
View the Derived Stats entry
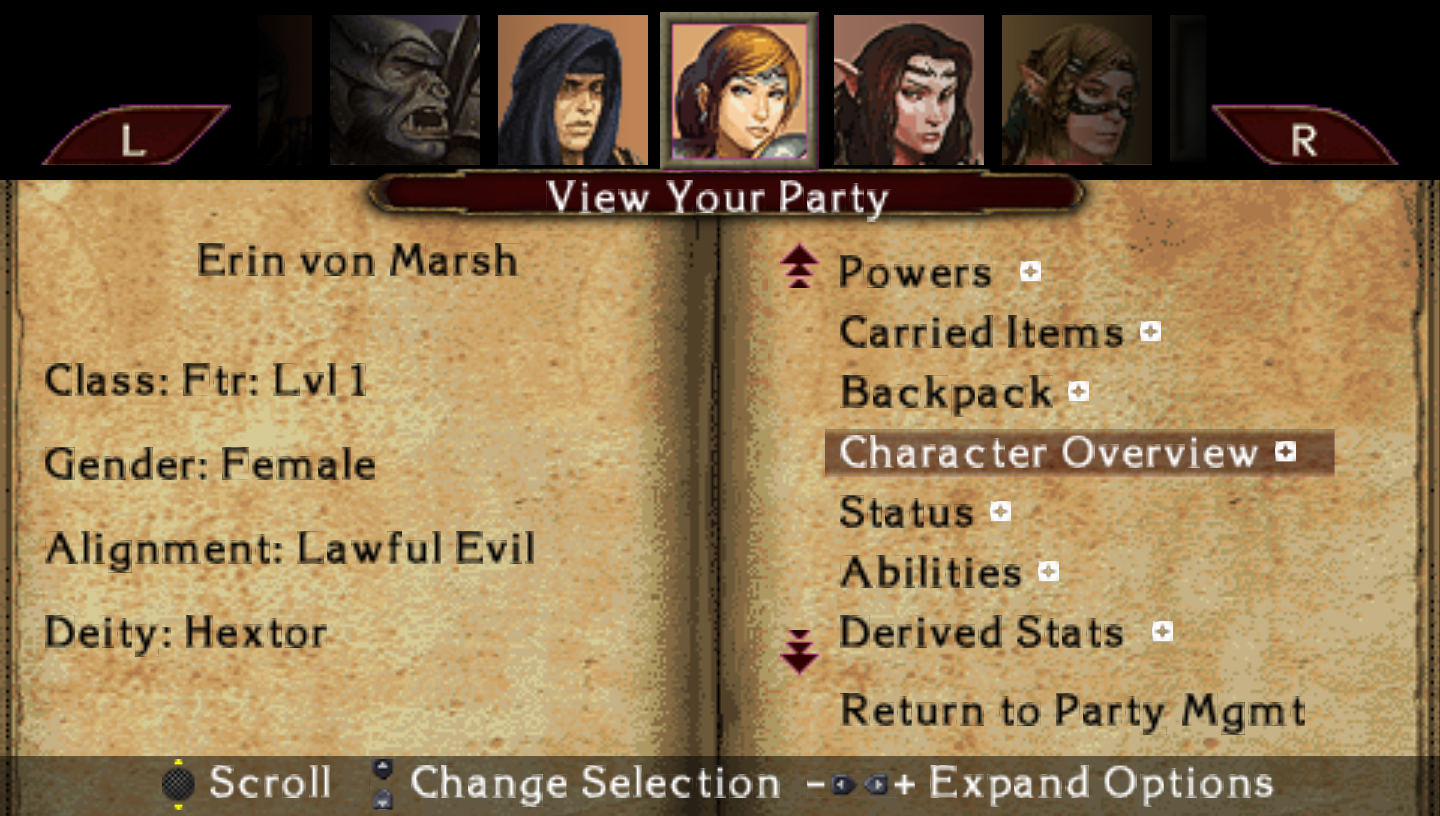pos(981,632)
